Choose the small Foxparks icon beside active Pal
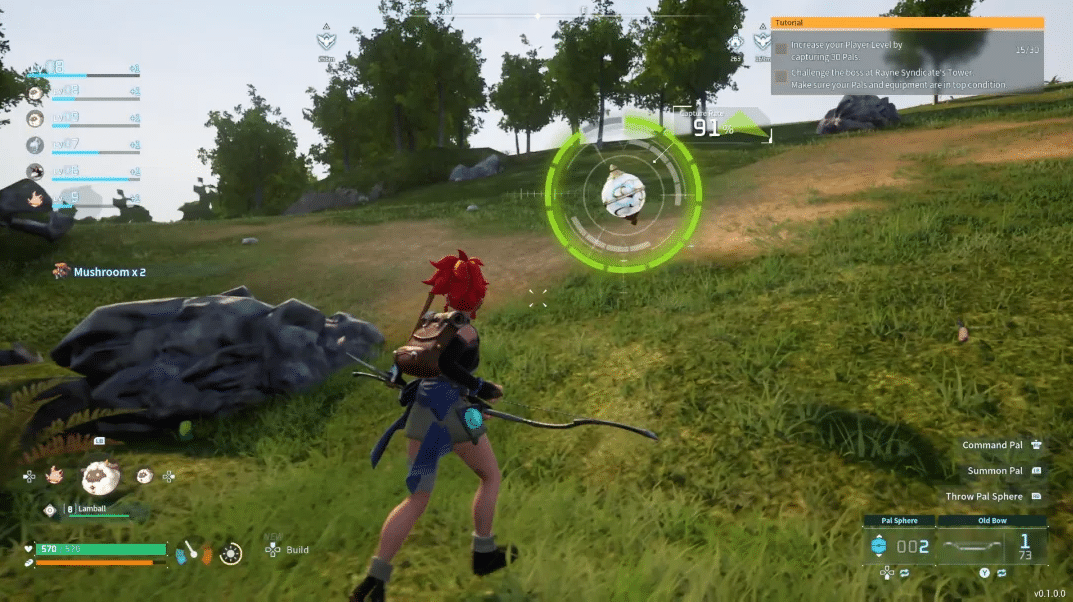The width and height of the screenshot is (1073, 602). [56, 476]
